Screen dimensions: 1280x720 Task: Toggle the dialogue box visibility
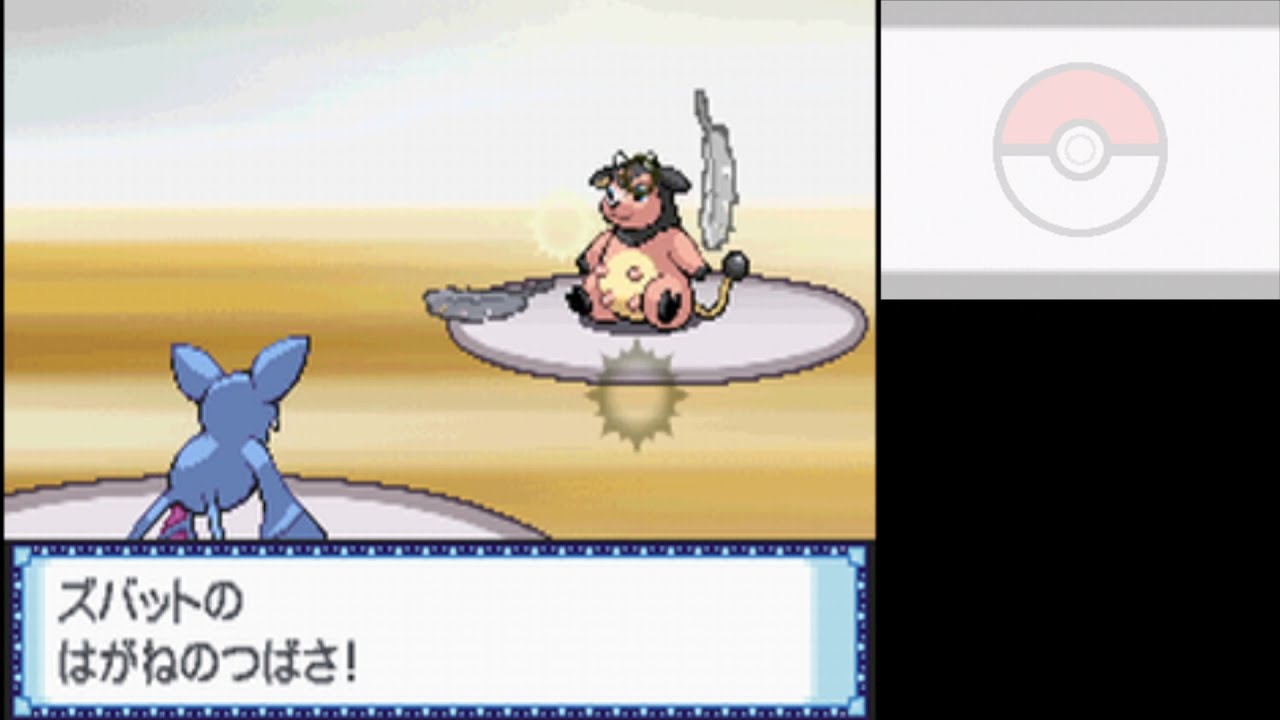point(440,630)
